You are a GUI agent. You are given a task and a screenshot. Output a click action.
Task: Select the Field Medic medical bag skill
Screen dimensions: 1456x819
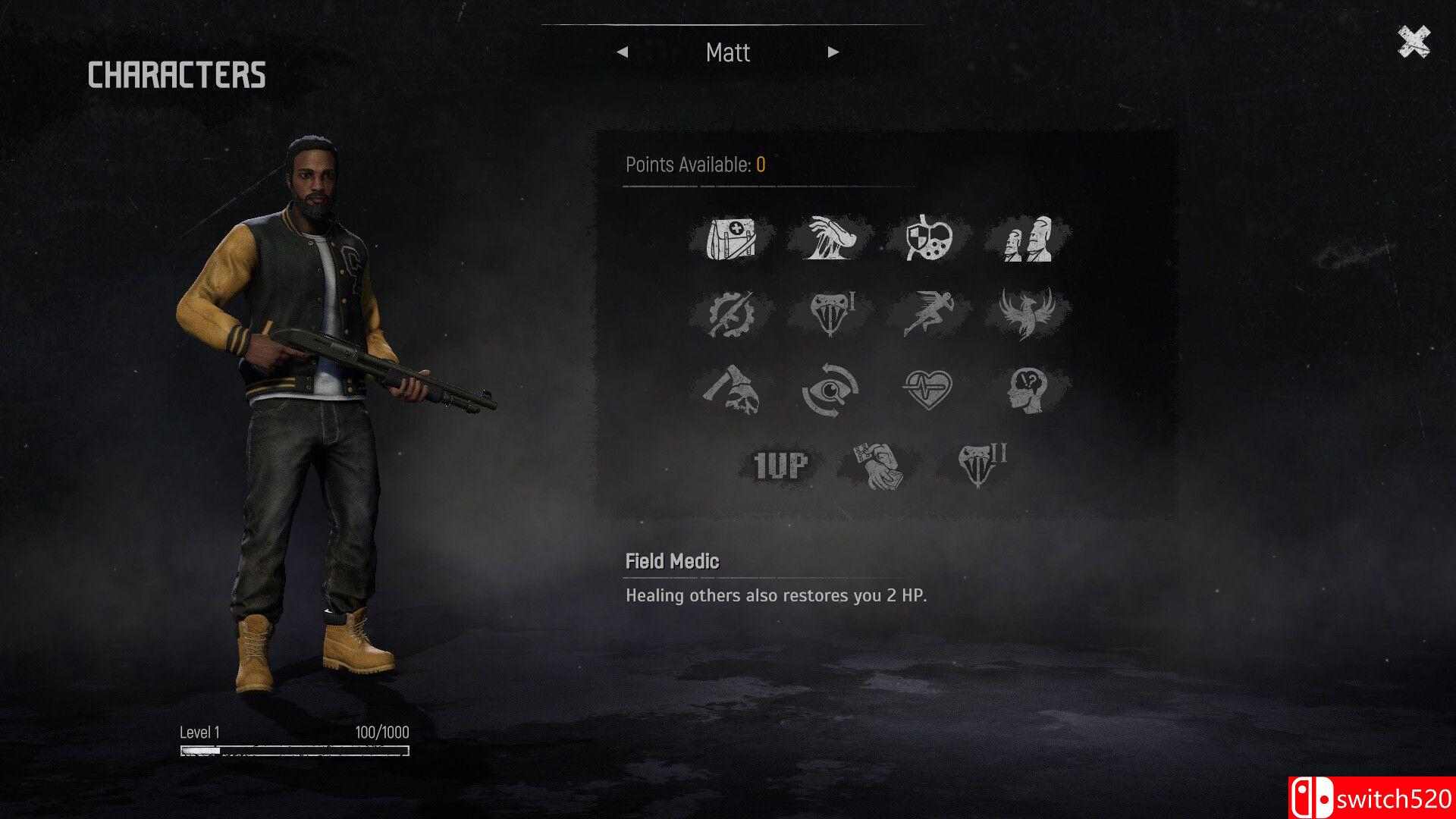[x=731, y=238]
